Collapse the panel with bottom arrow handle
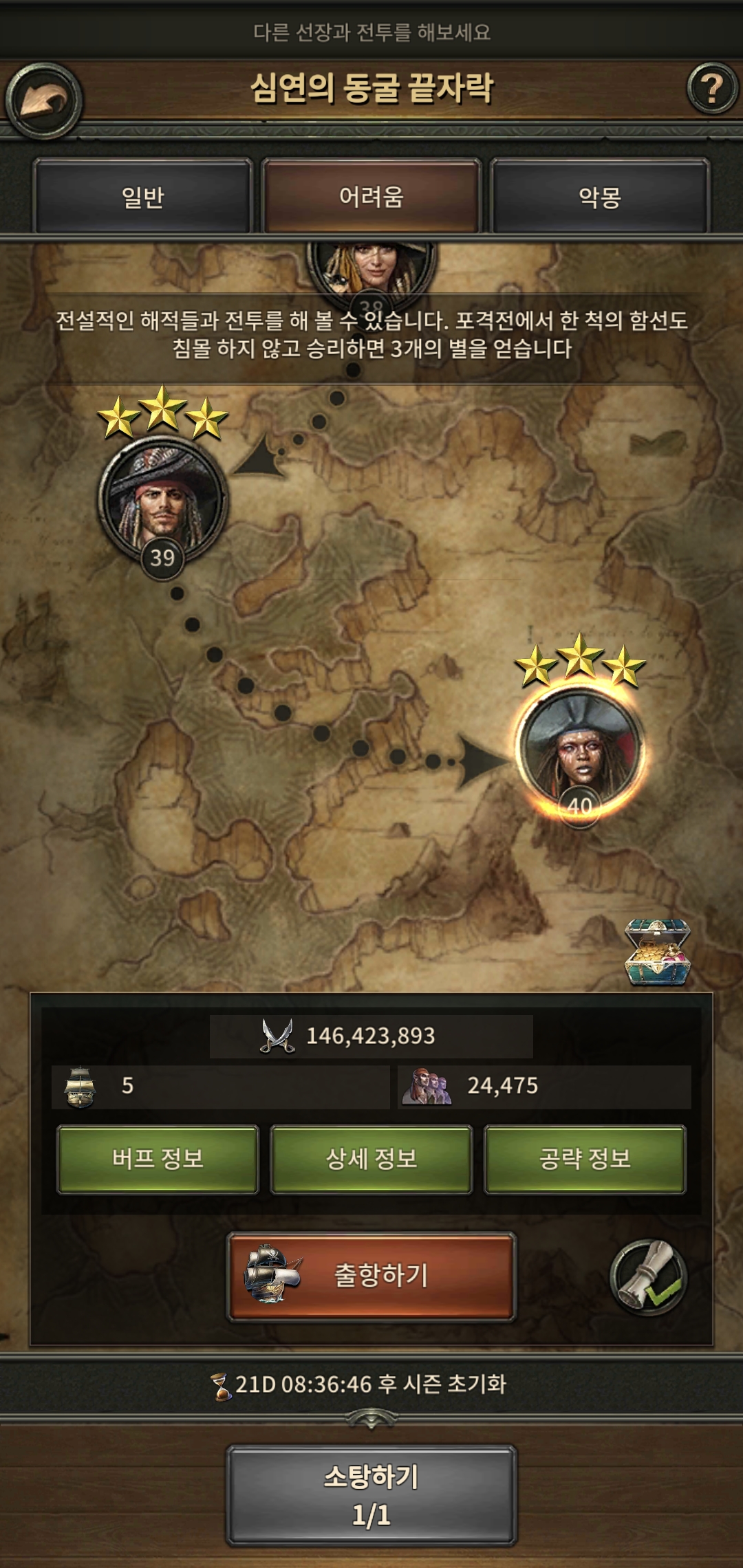Image resolution: width=743 pixels, height=1568 pixels. [x=371, y=1418]
